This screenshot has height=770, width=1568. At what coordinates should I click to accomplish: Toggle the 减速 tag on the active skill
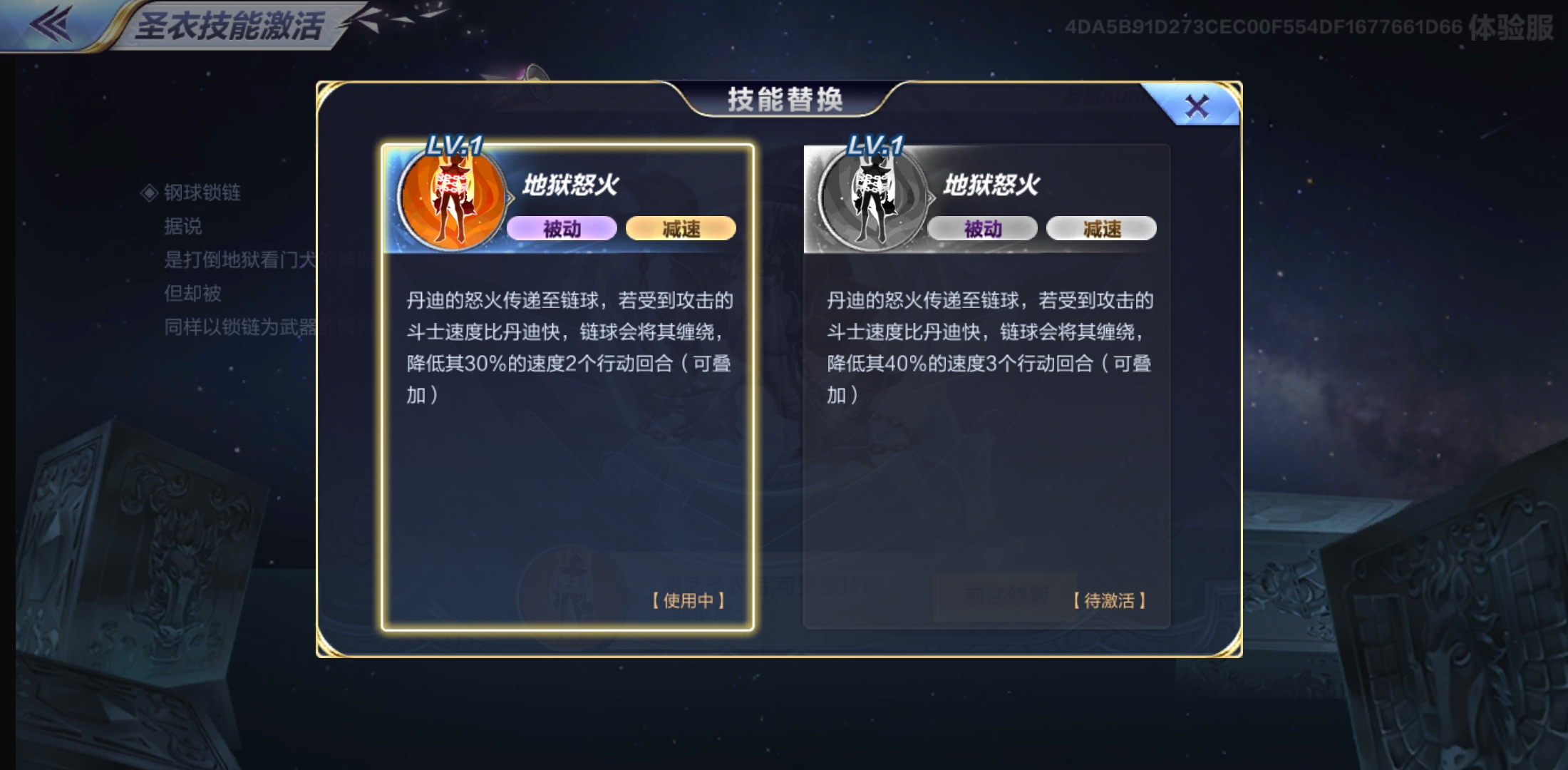tap(681, 228)
